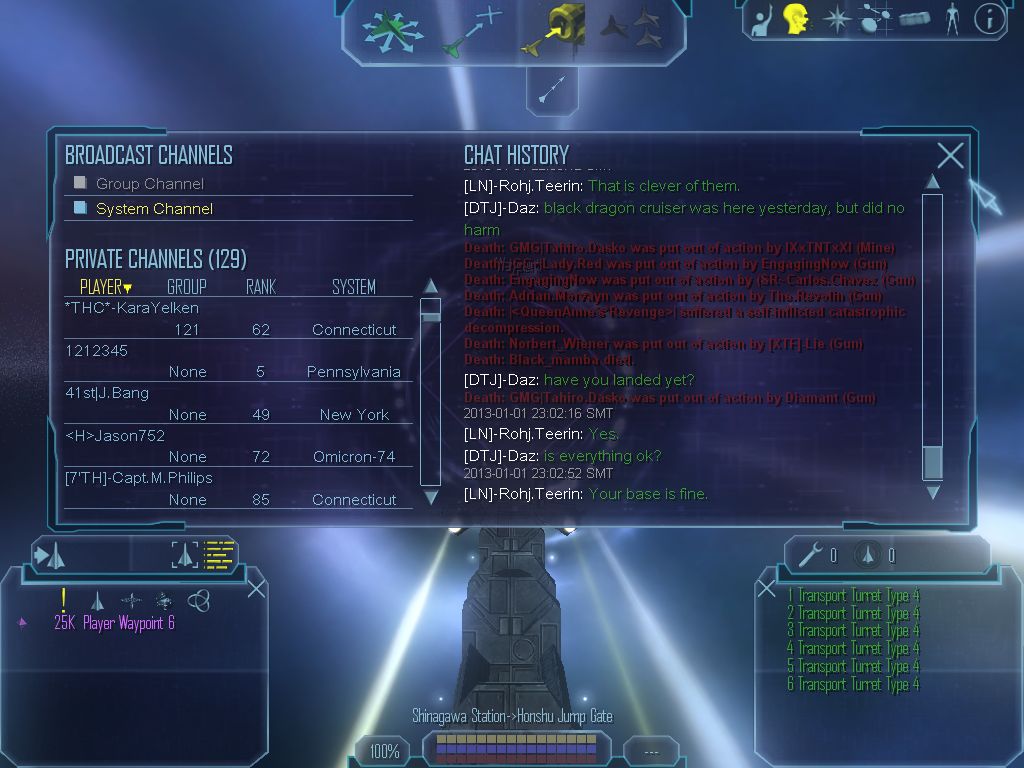Close the chat window
The height and width of the screenshot is (768, 1024).
950,155
